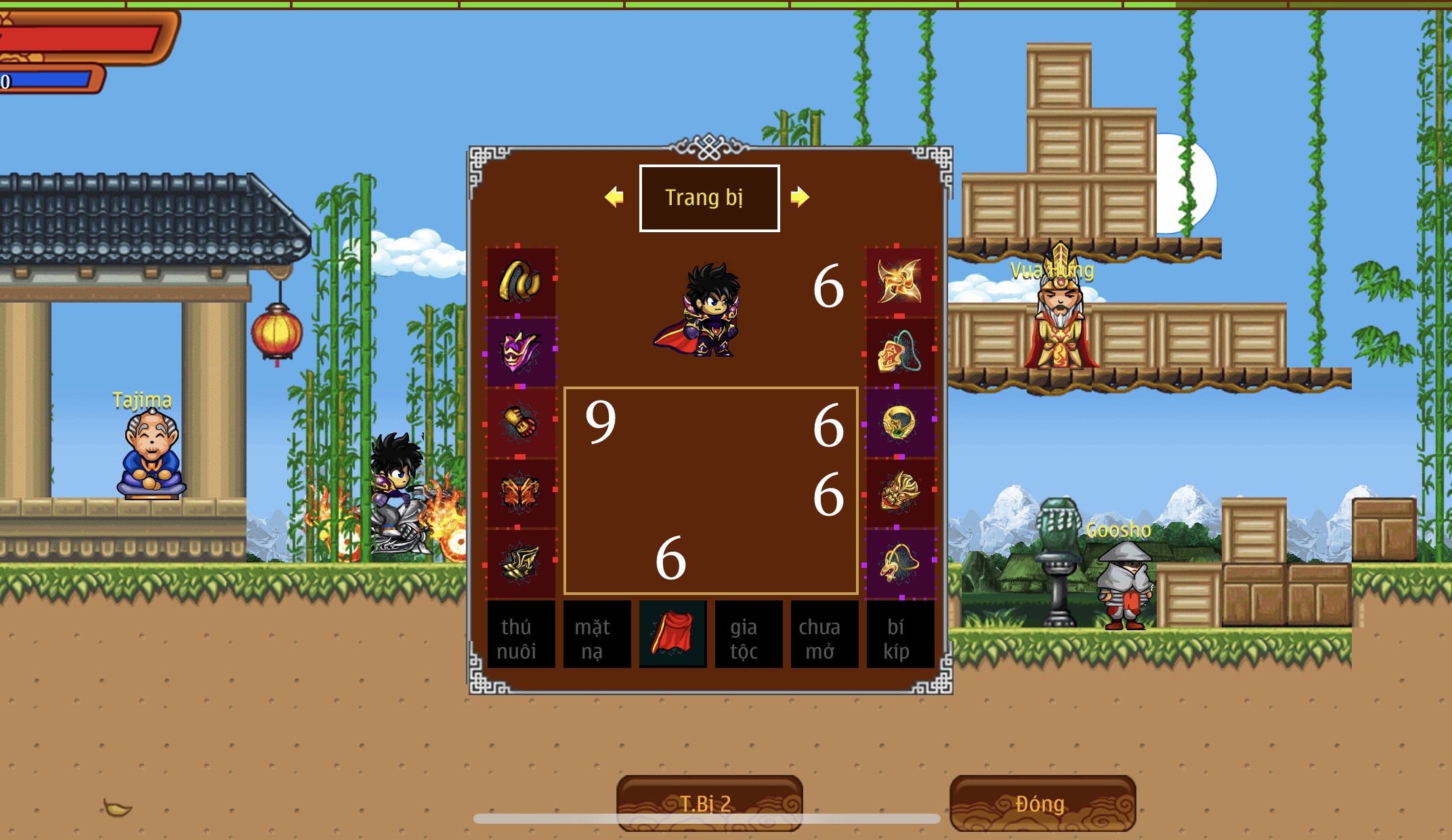1452x840 pixels.
Task: Select the golden glove equipment slot
Action: (x=520, y=422)
